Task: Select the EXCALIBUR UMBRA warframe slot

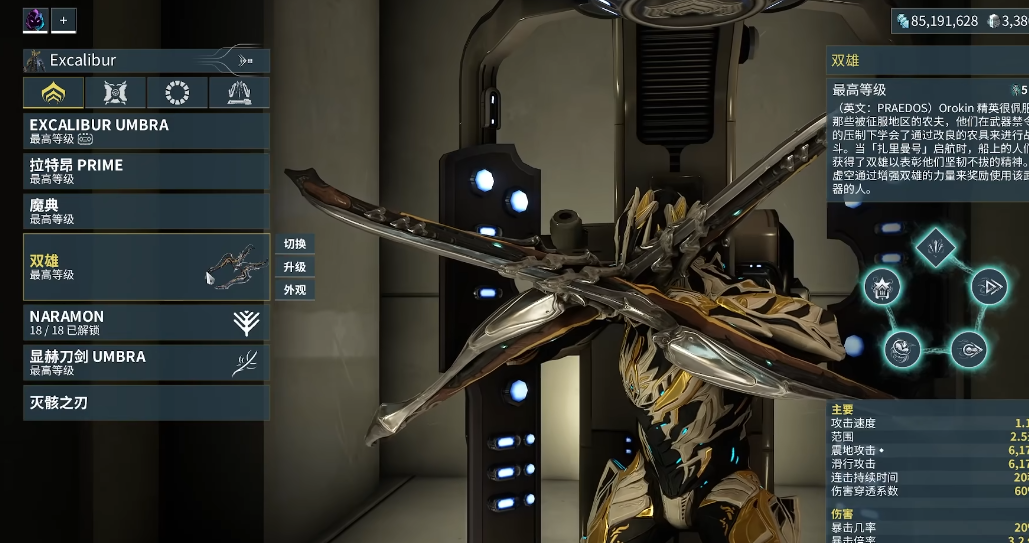Action: (x=146, y=131)
